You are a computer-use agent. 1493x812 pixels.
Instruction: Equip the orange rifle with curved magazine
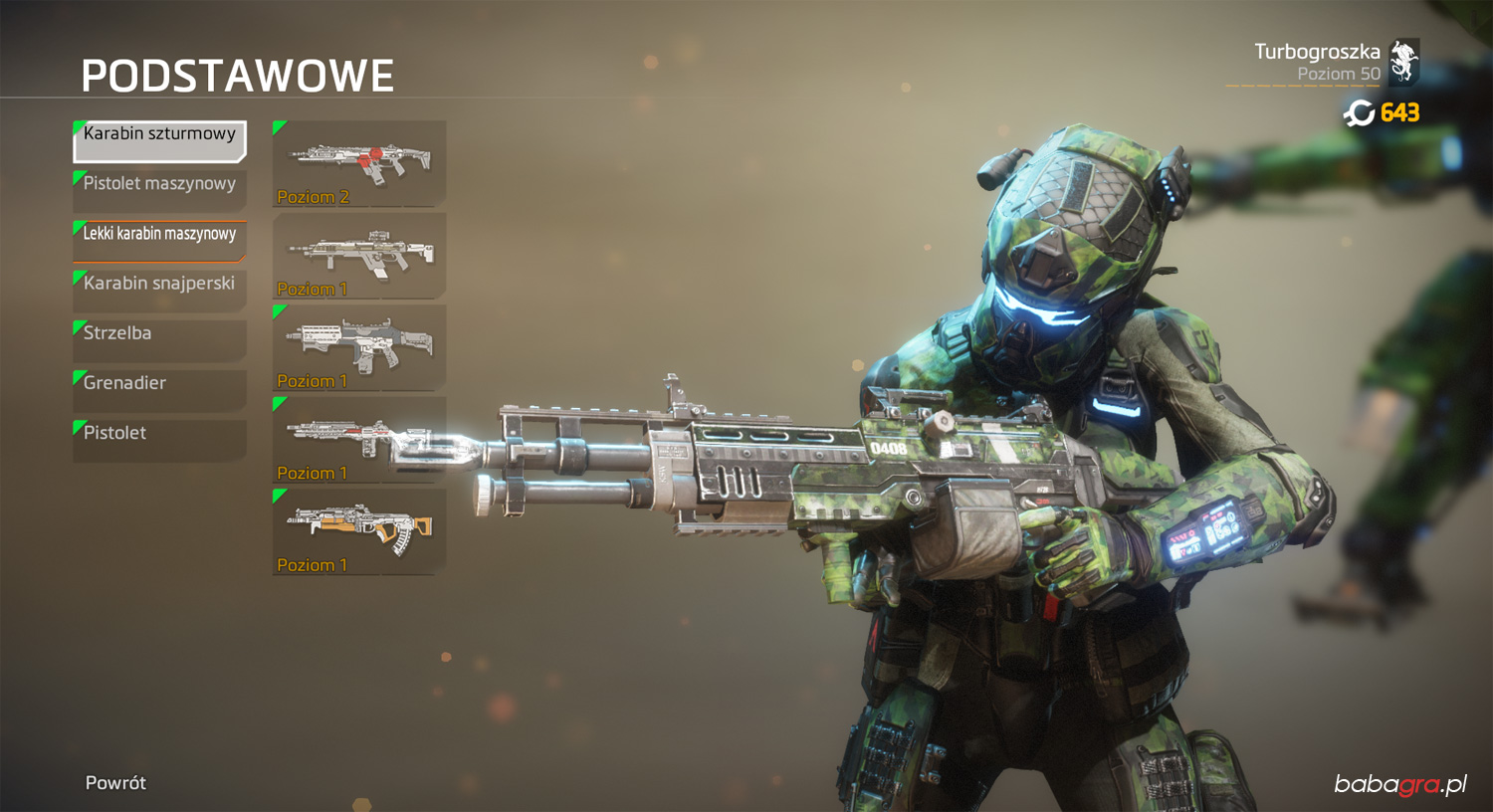coord(359,531)
